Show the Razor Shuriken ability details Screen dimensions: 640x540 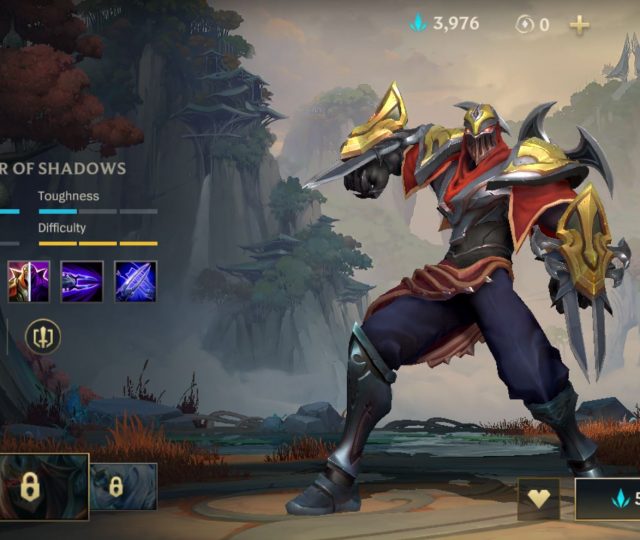82,281
